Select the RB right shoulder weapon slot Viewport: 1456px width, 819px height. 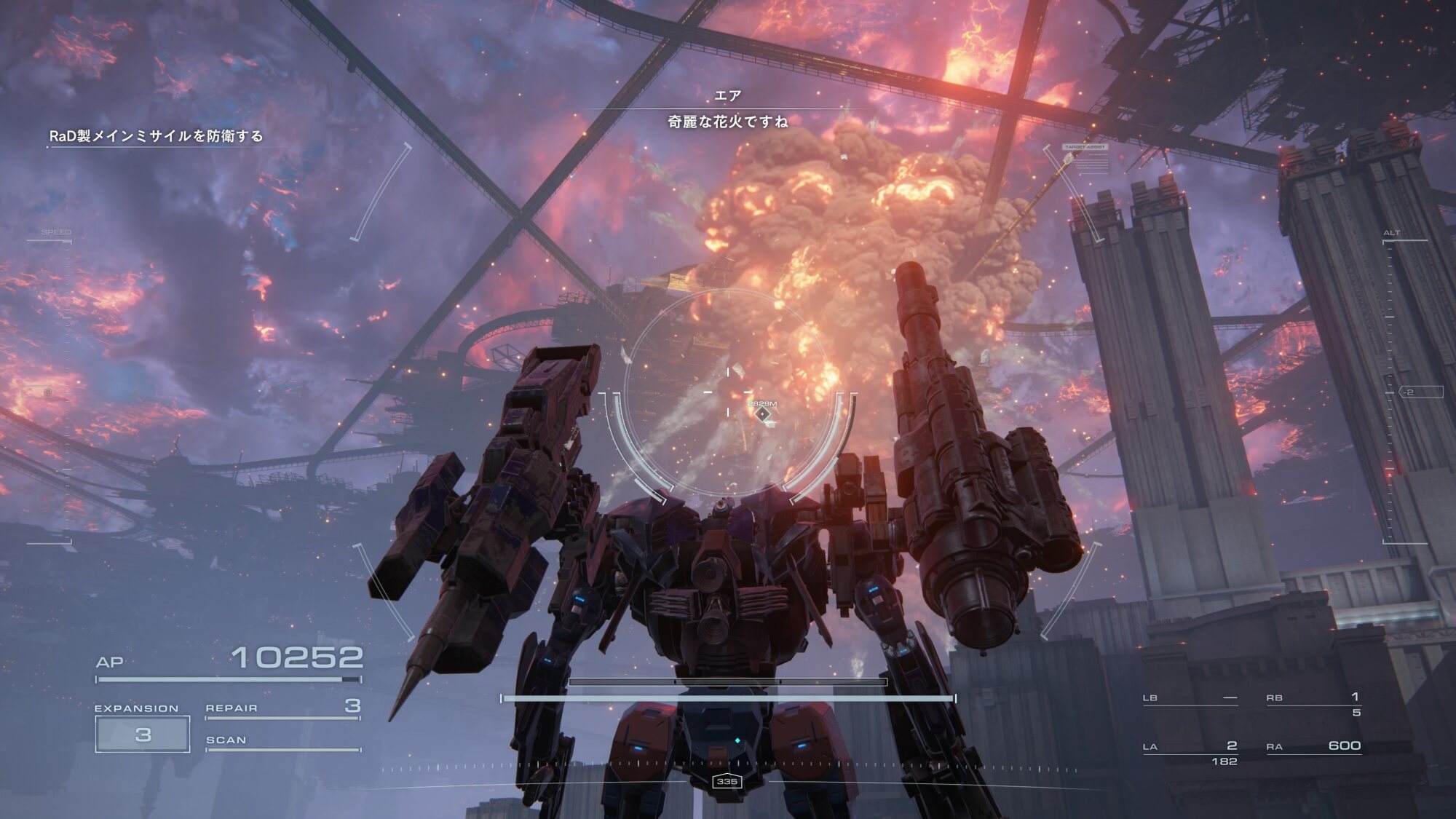click(x=1313, y=698)
